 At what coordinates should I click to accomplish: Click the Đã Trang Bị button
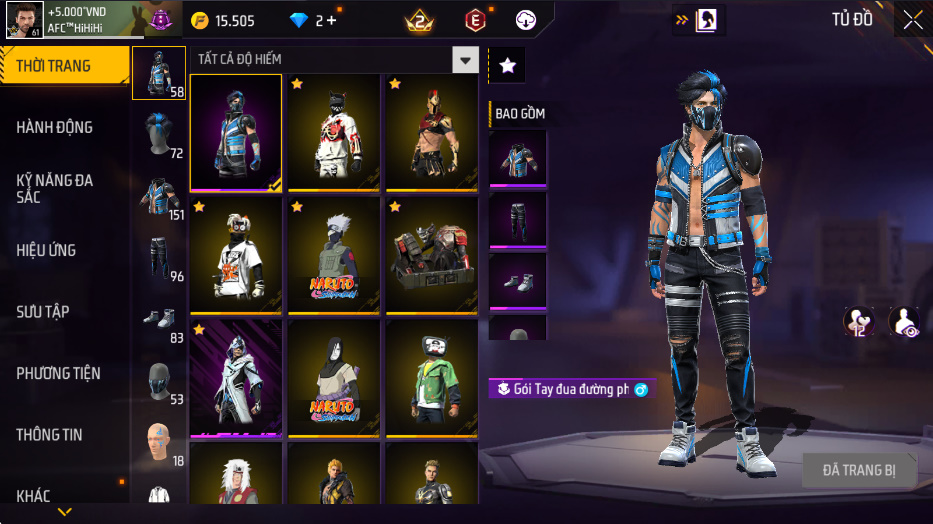pos(859,470)
